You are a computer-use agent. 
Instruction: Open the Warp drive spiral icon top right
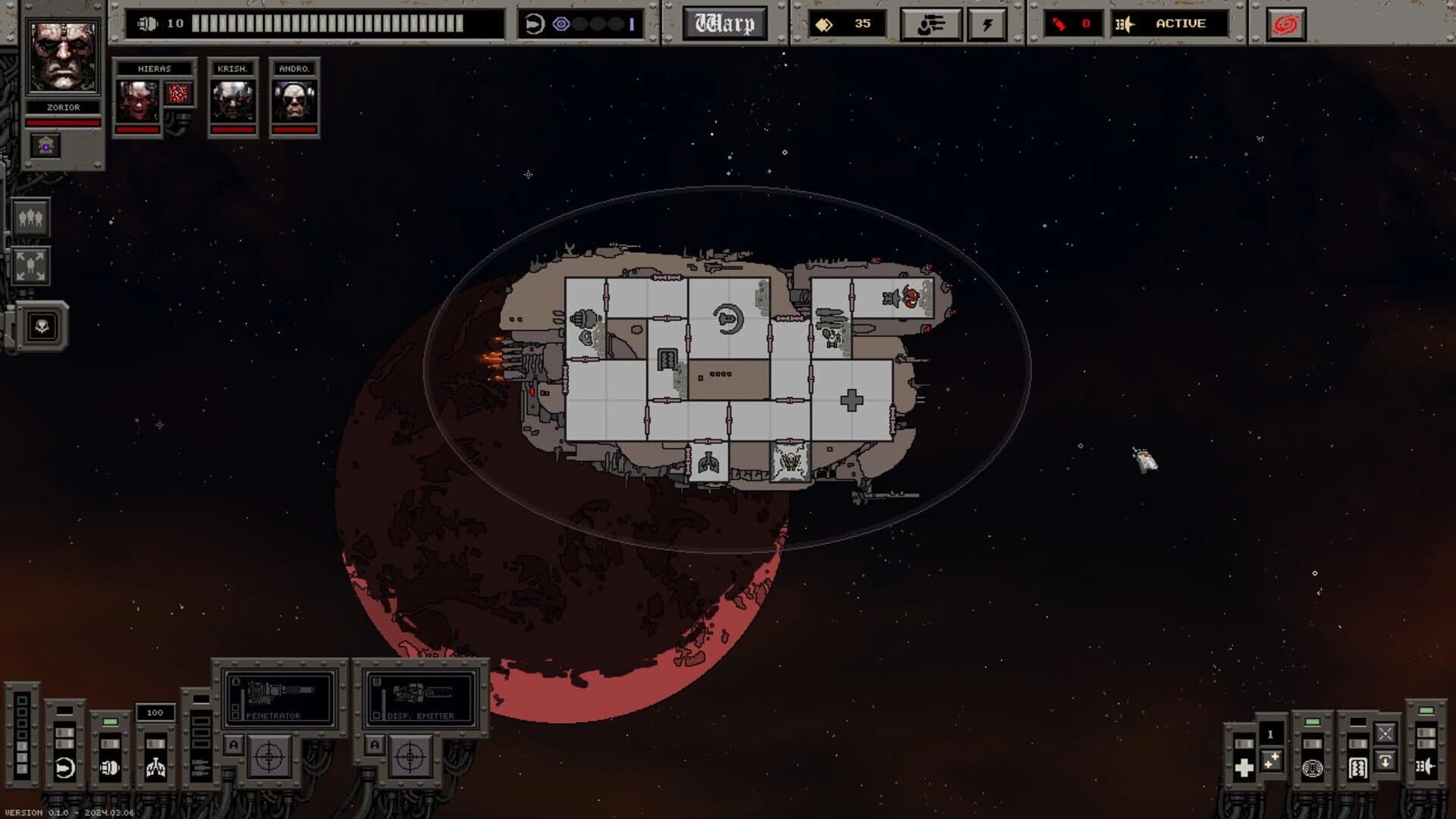(x=1288, y=24)
